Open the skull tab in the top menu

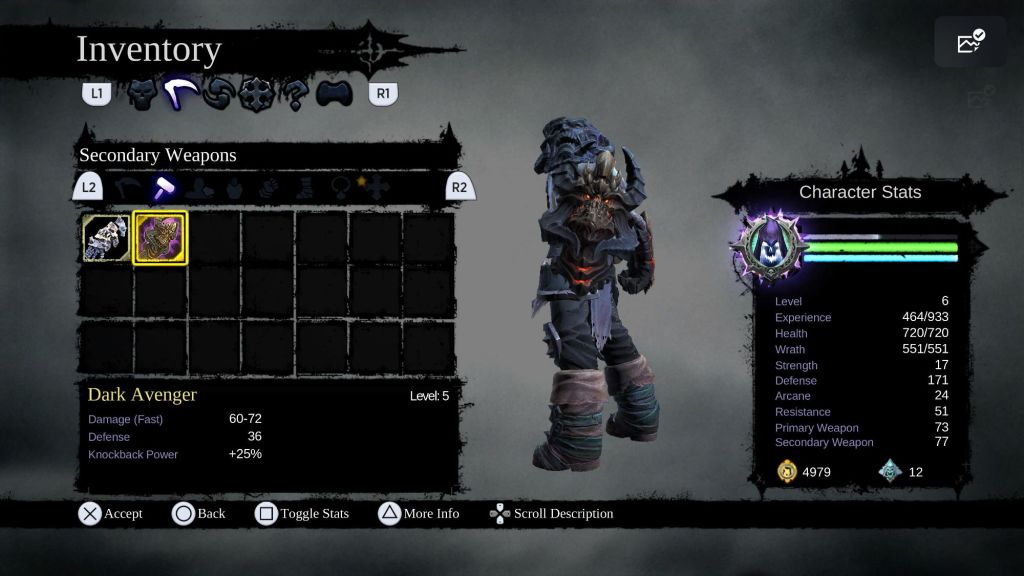[x=142, y=95]
